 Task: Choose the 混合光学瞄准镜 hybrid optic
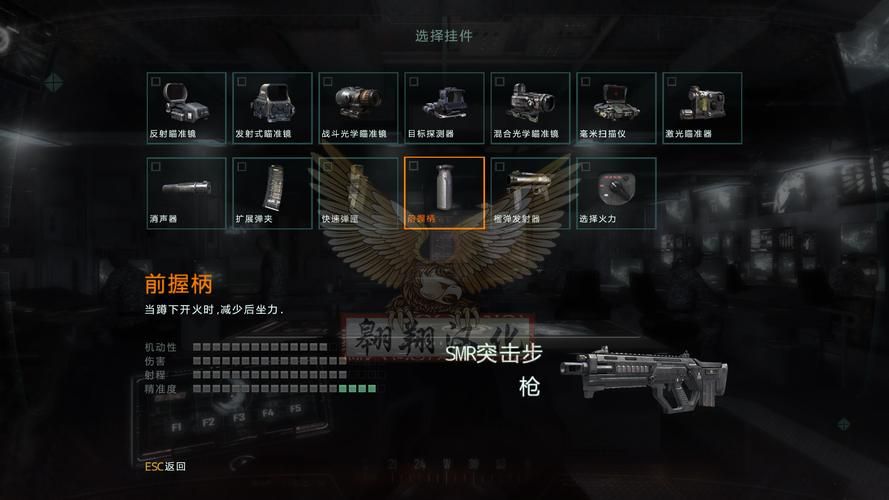(530, 108)
